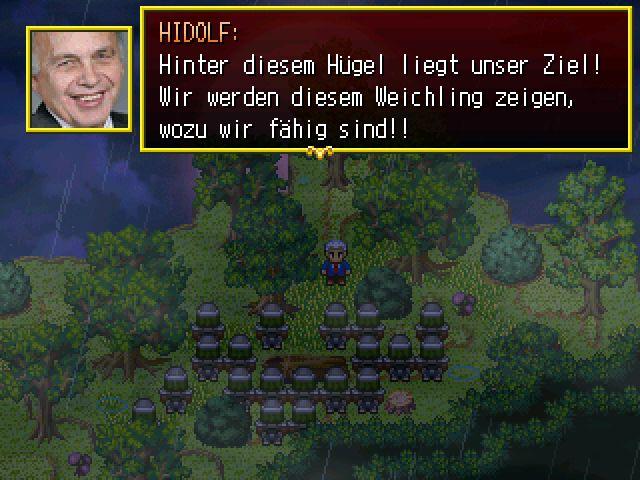
Task: Select the speaker portrait beside the dialogue
Action: 80,79
